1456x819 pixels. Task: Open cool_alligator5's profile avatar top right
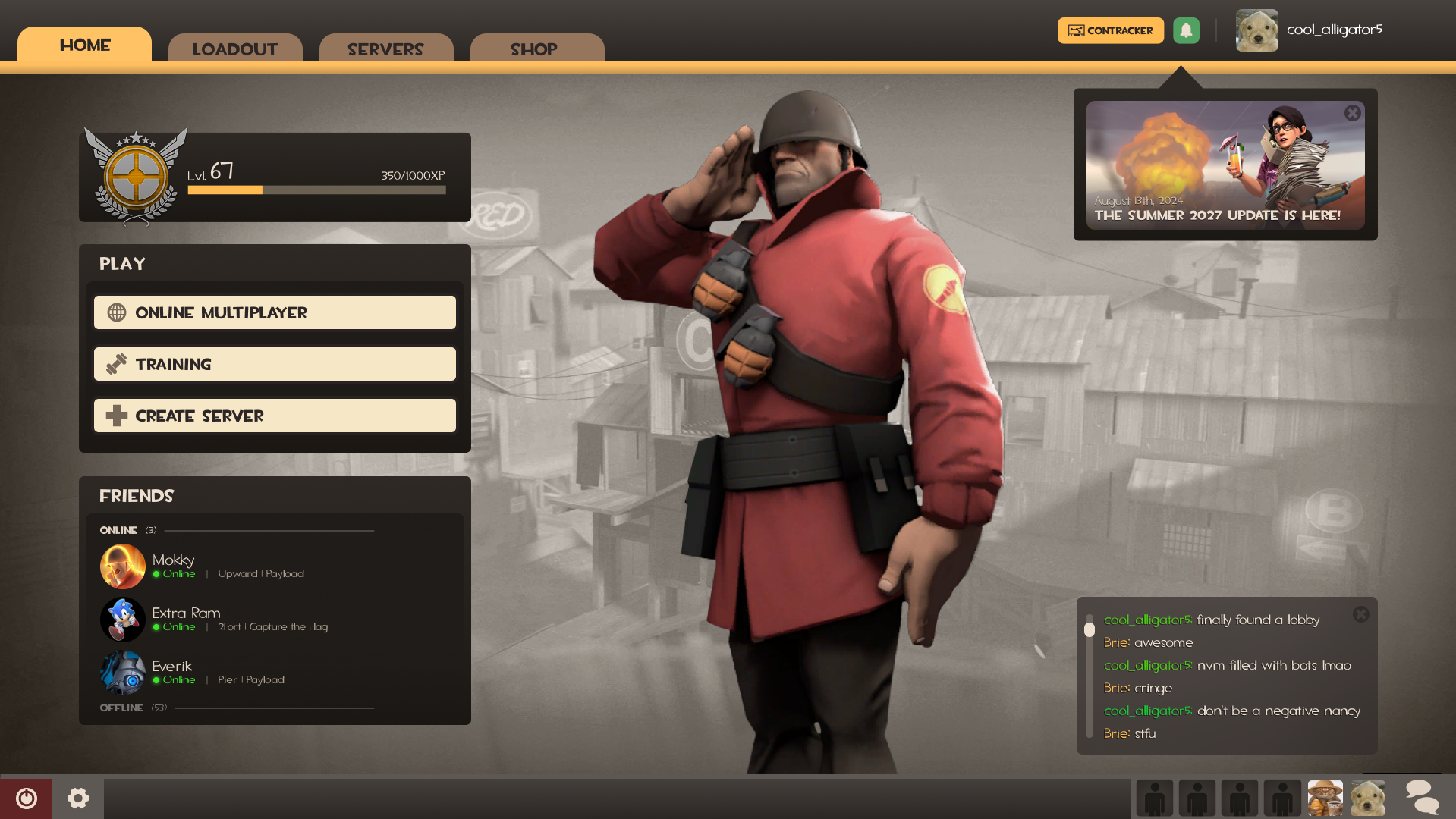point(1256,30)
